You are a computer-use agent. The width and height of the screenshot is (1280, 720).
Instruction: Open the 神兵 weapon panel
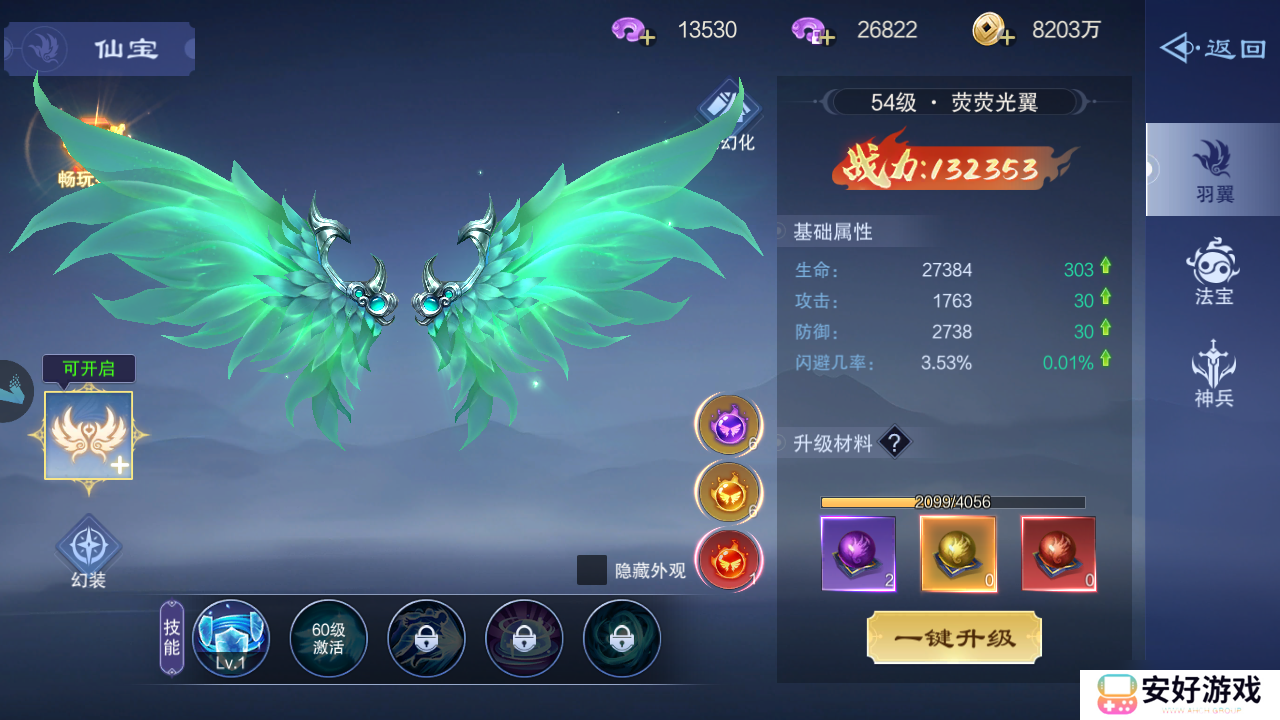tap(1211, 370)
